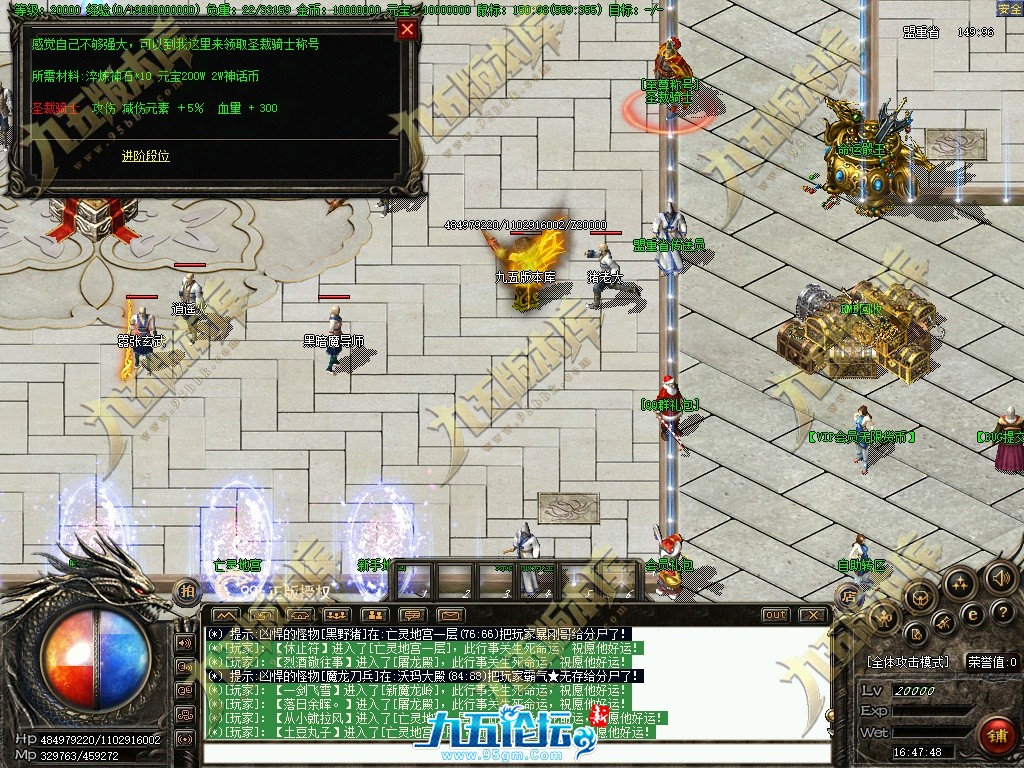Choose the 进阶段位 advance rank option
The height and width of the screenshot is (768, 1024).
[146, 156]
